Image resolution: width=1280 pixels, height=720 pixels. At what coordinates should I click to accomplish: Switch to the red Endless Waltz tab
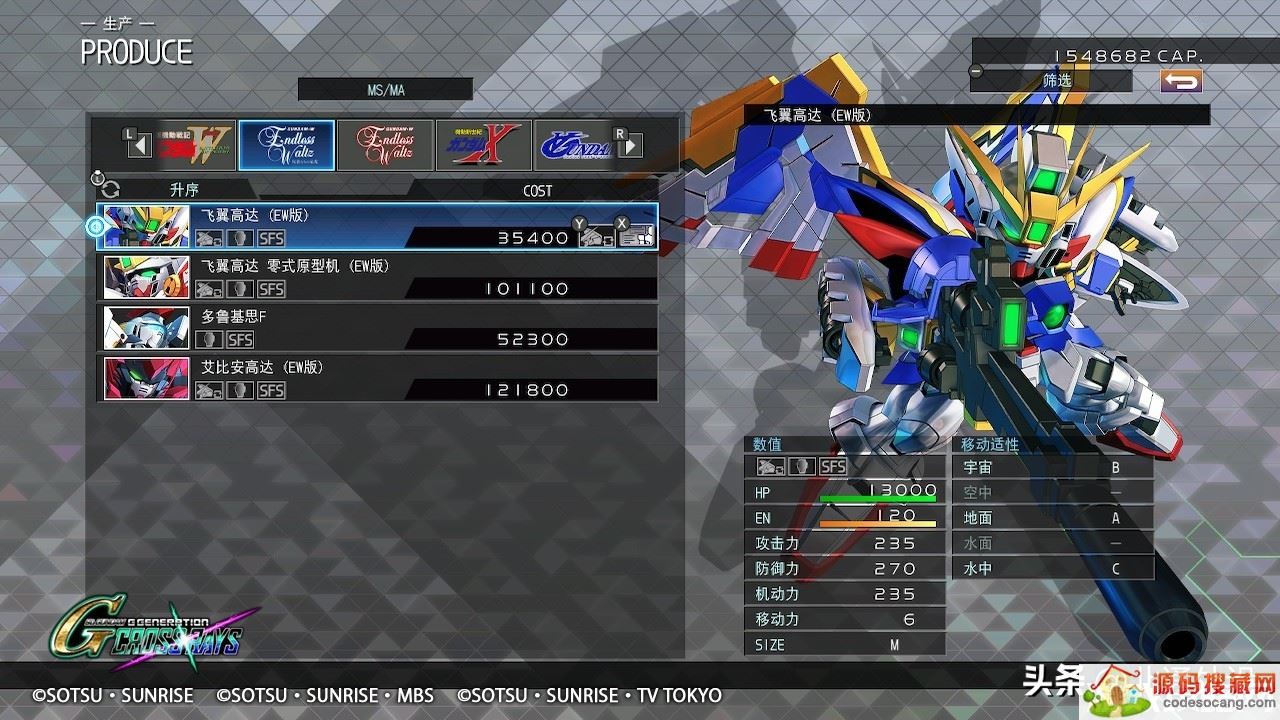(385, 145)
